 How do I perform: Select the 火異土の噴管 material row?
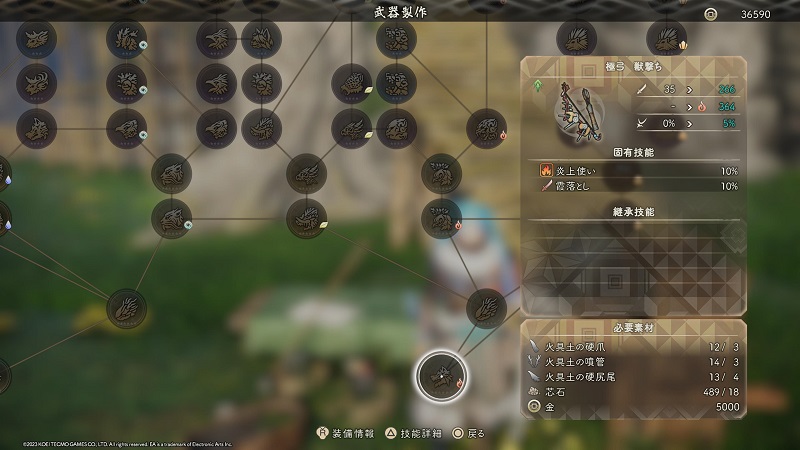point(635,360)
